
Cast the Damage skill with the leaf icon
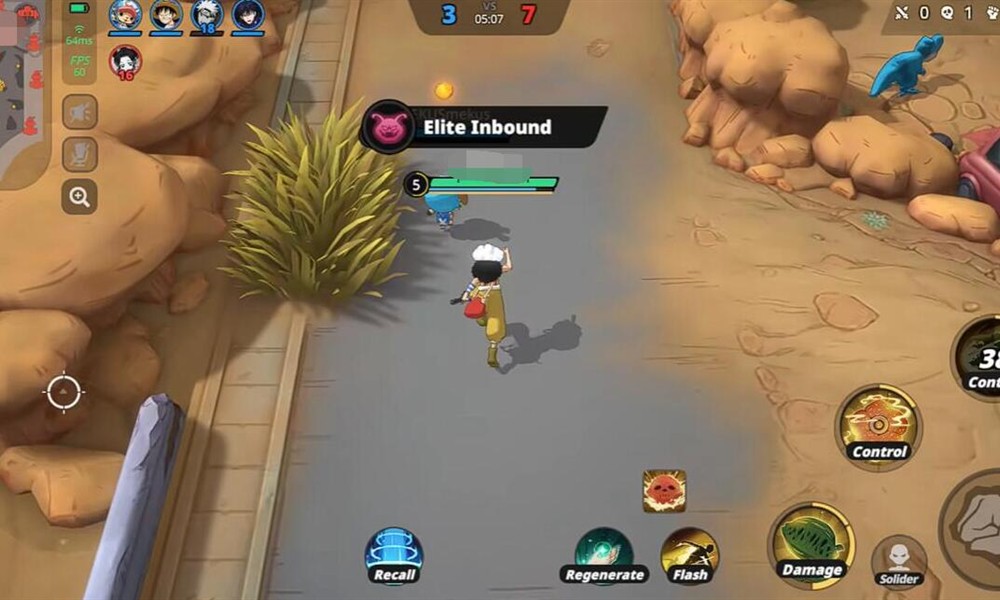pyautogui.click(x=810, y=543)
